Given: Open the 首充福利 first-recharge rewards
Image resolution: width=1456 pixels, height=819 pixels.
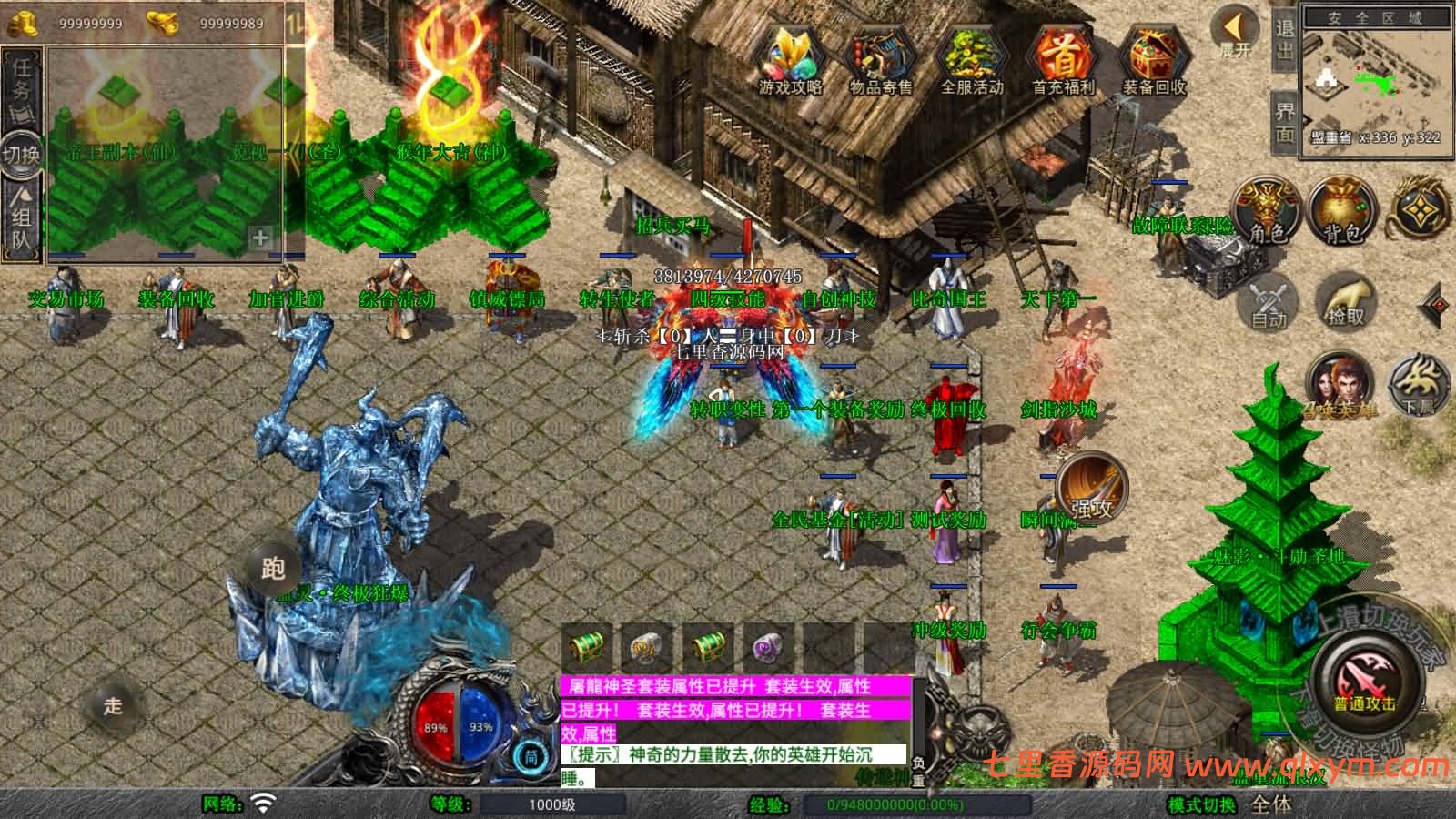Looking at the screenshot, I should (1062, 60).
